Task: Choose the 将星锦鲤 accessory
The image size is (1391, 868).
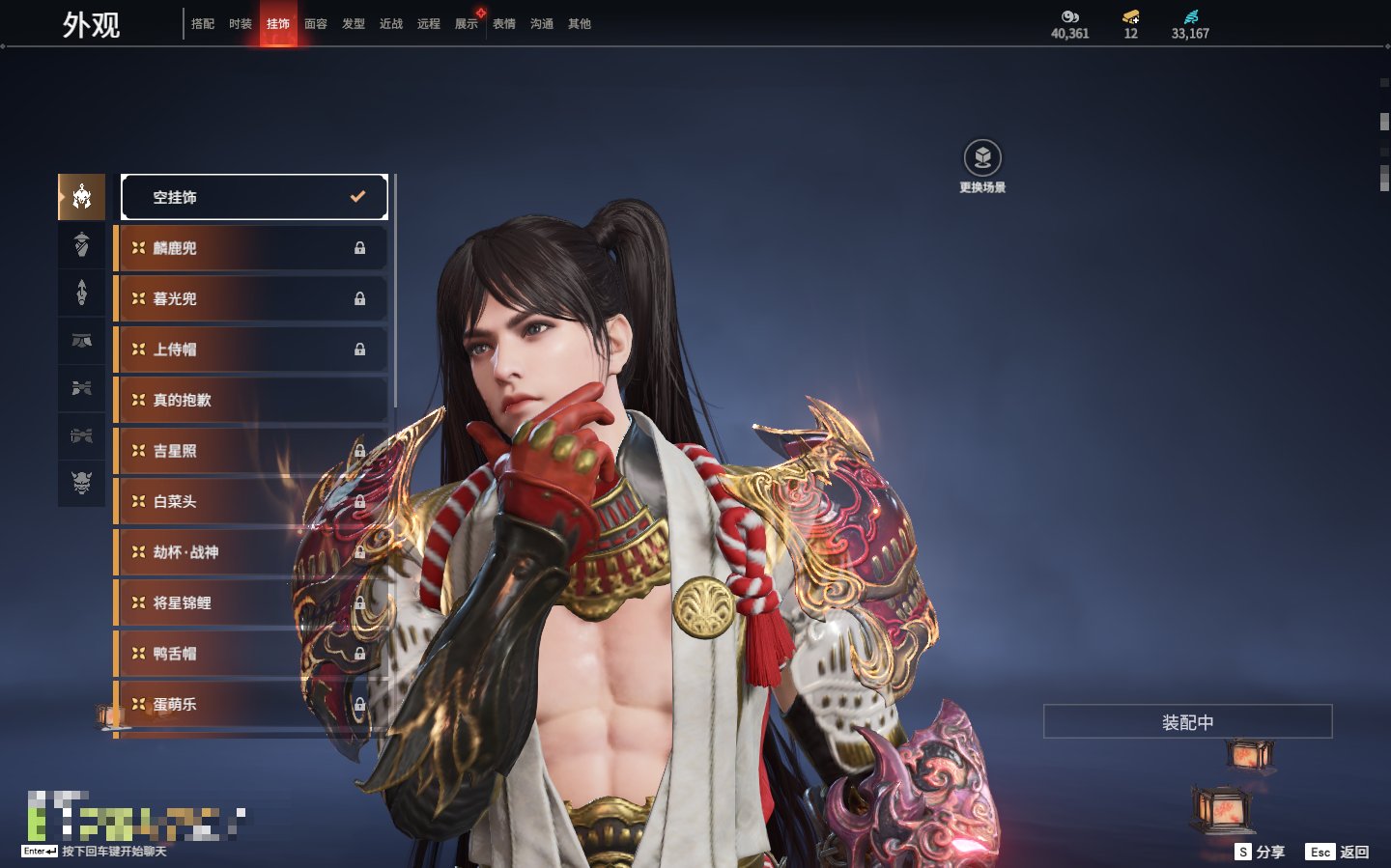Action: point(251,602)
